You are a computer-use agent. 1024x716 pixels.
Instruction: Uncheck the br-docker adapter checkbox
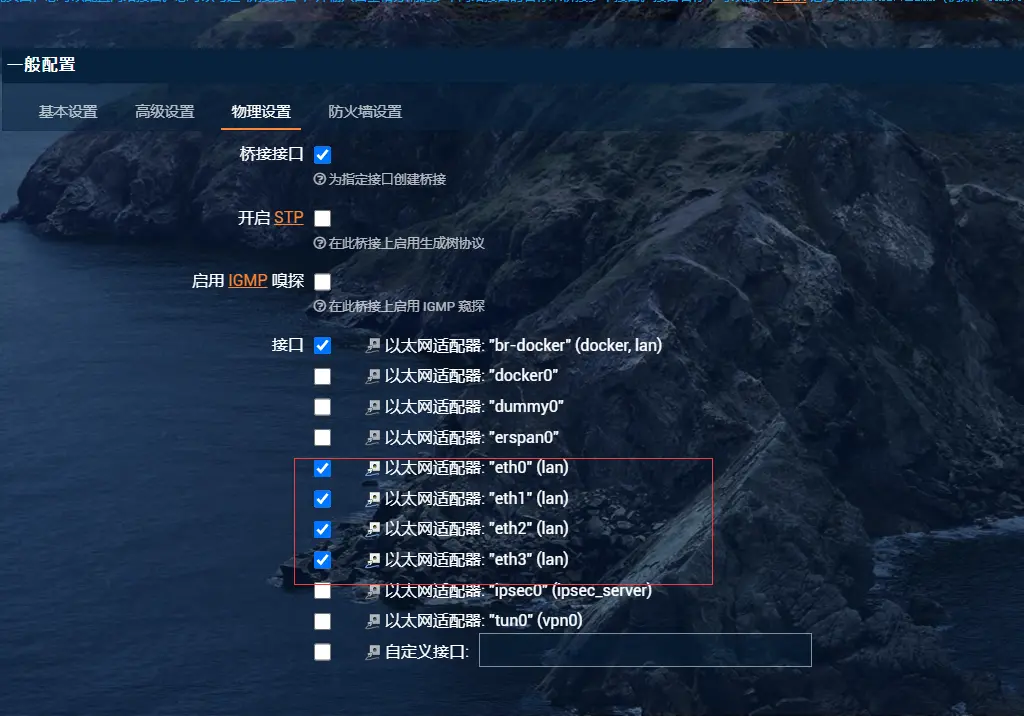[322, 345]
